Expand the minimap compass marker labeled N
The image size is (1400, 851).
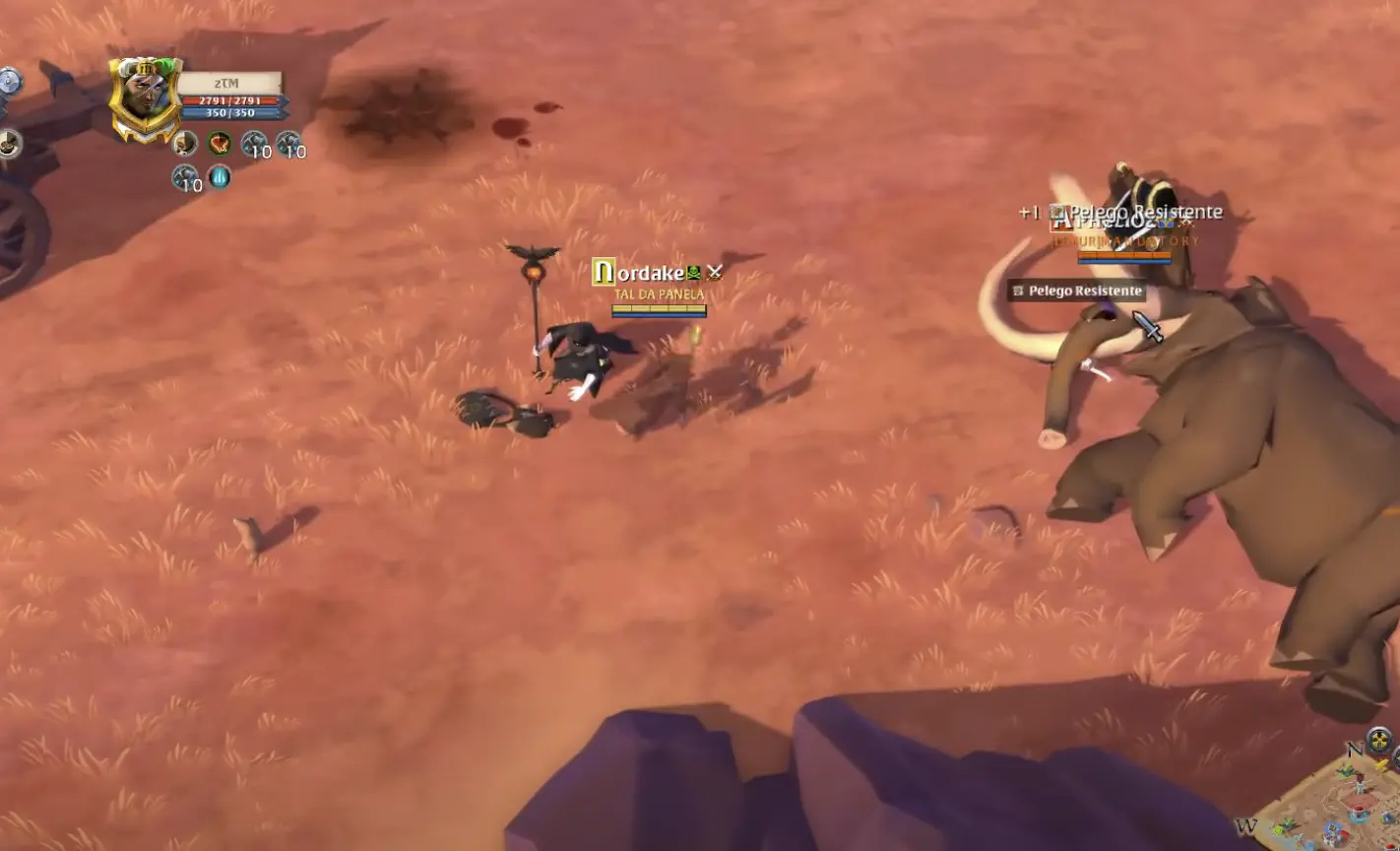1355,751
